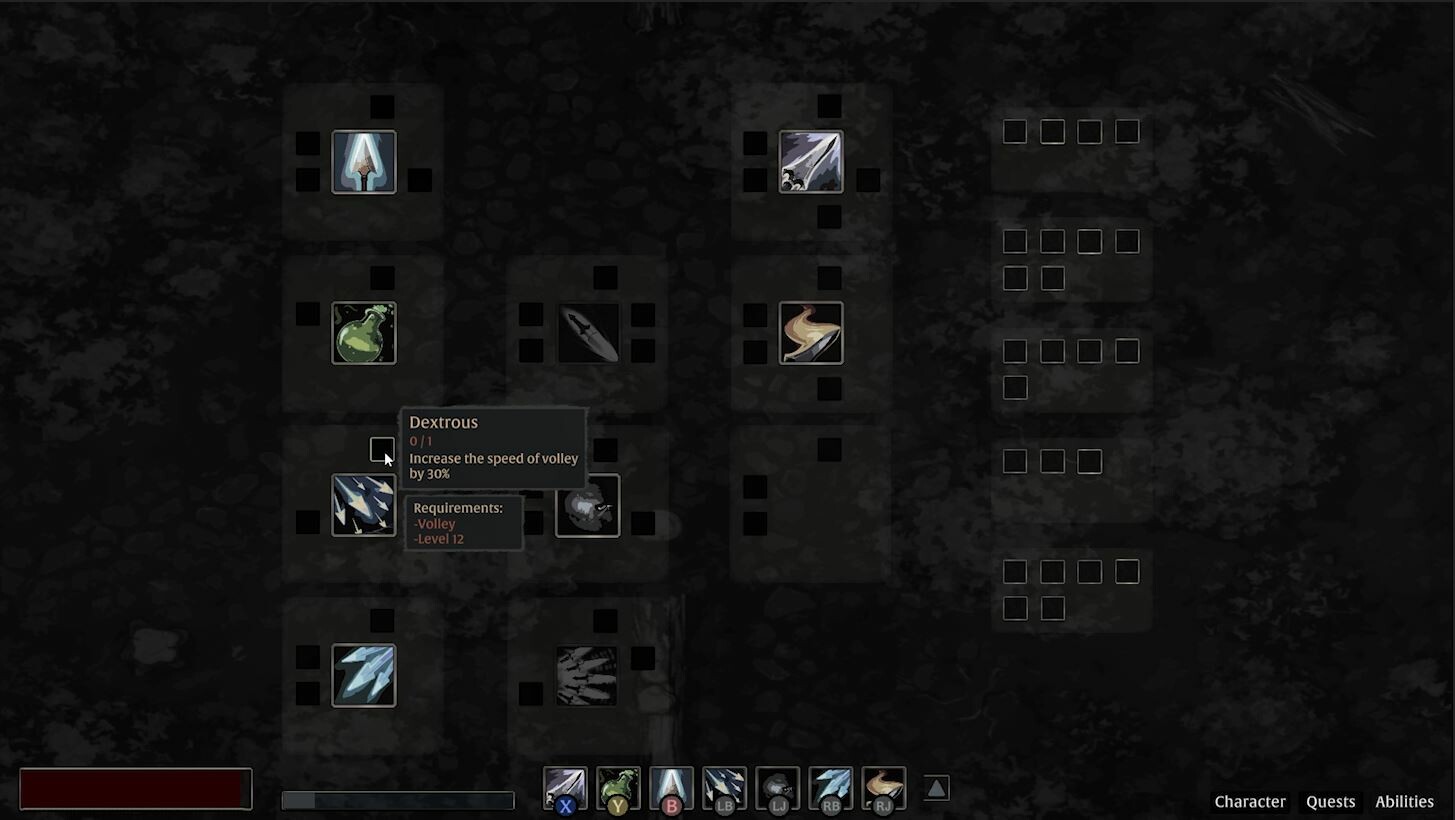Click the red health bar at bottom left
This screenshot has height=820, width=1455.
[x=135, y=789]
